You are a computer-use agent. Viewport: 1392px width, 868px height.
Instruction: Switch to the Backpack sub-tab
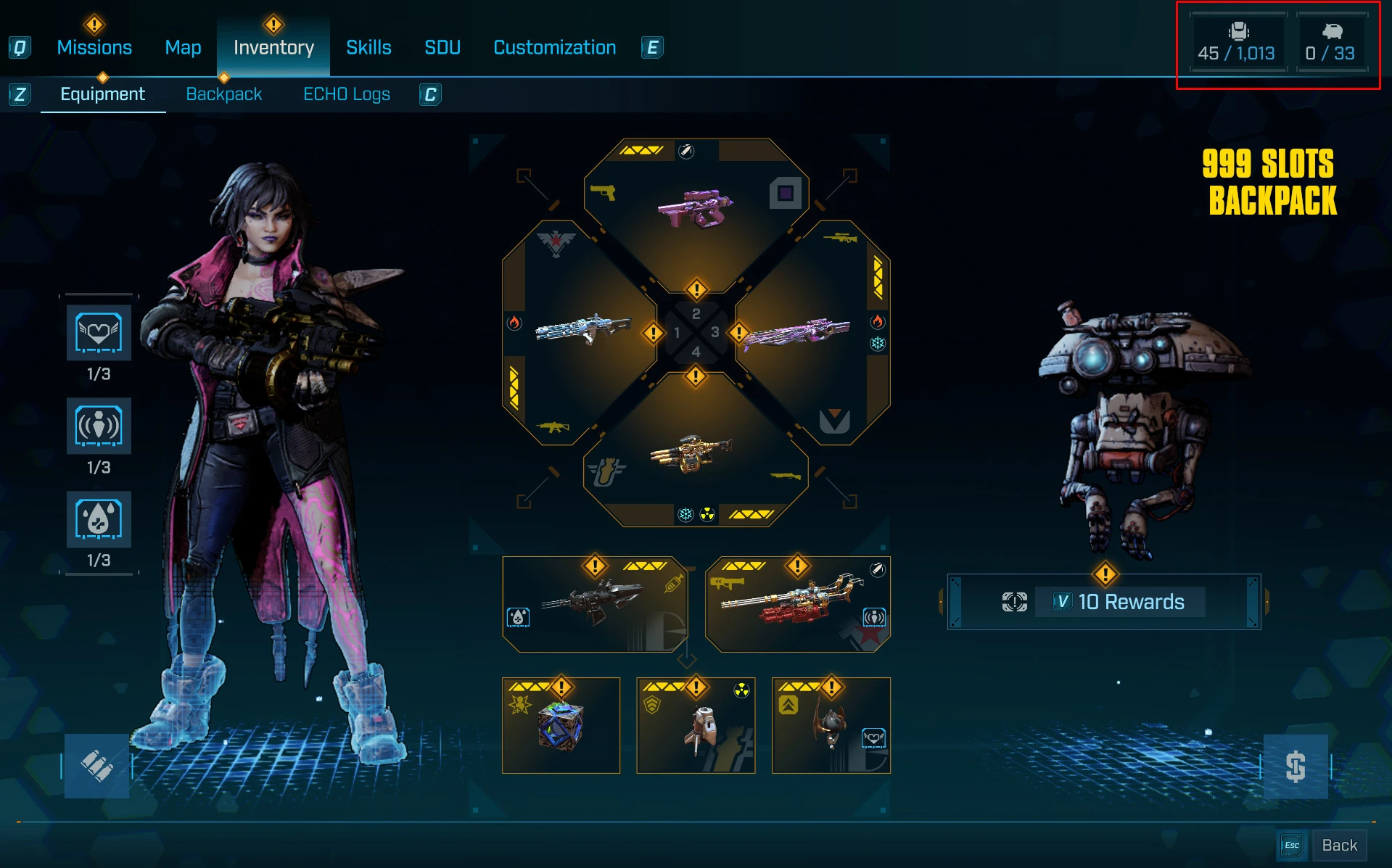tap(223, 94)
